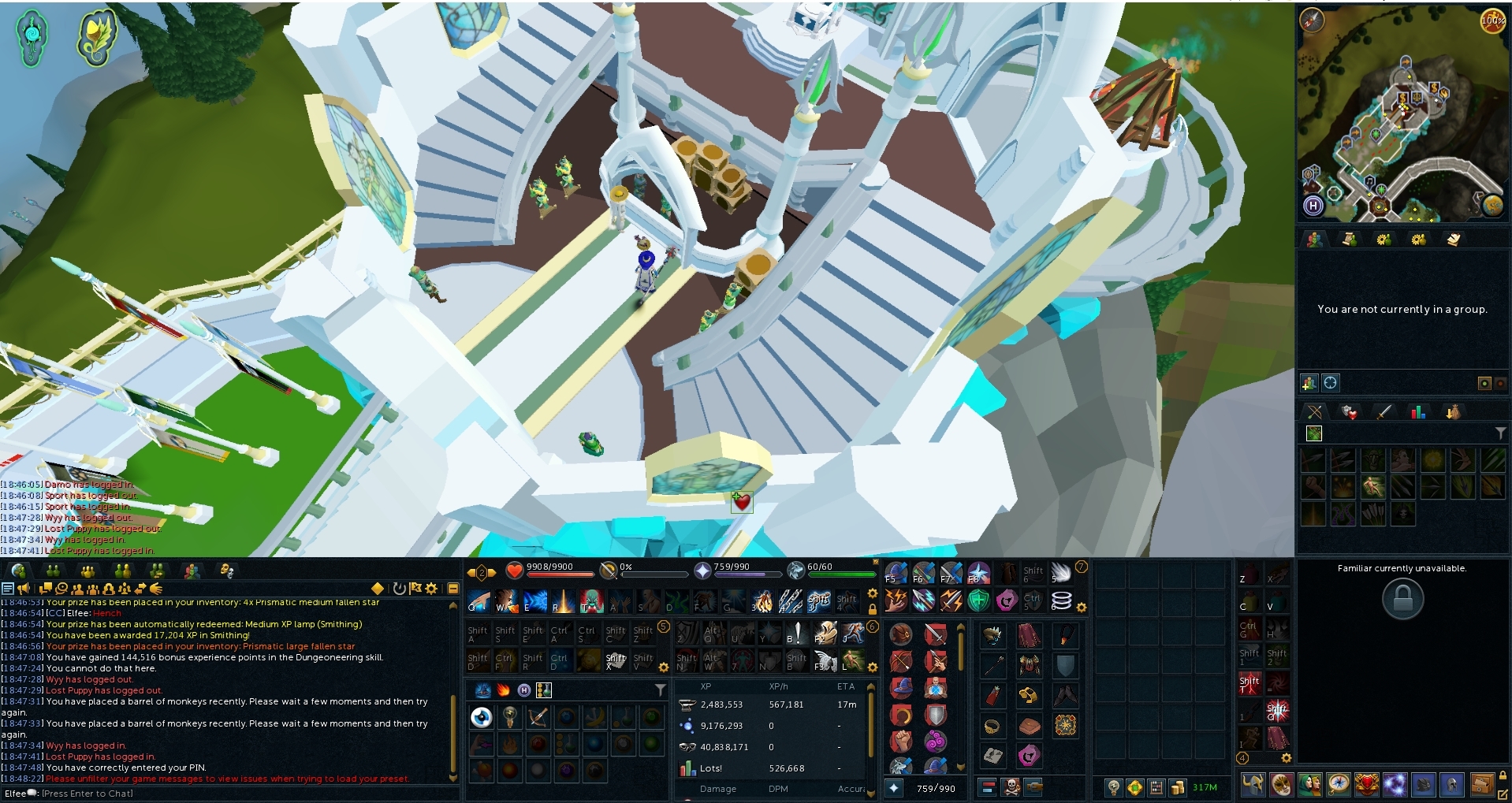Activate the home teleport icon on the minimap

(x=1313, y=206)
